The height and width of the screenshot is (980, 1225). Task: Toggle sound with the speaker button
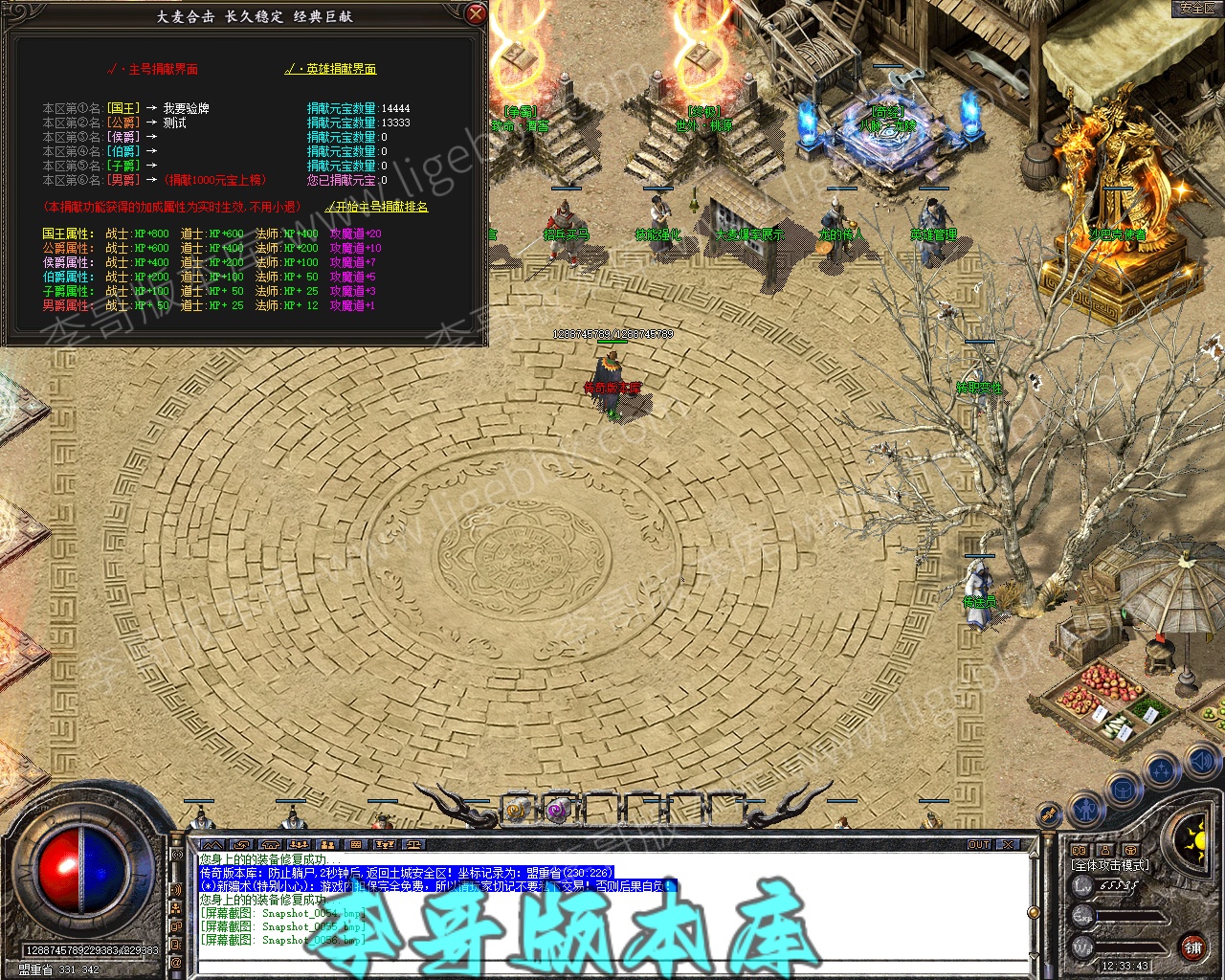[x=1202, y=762]
